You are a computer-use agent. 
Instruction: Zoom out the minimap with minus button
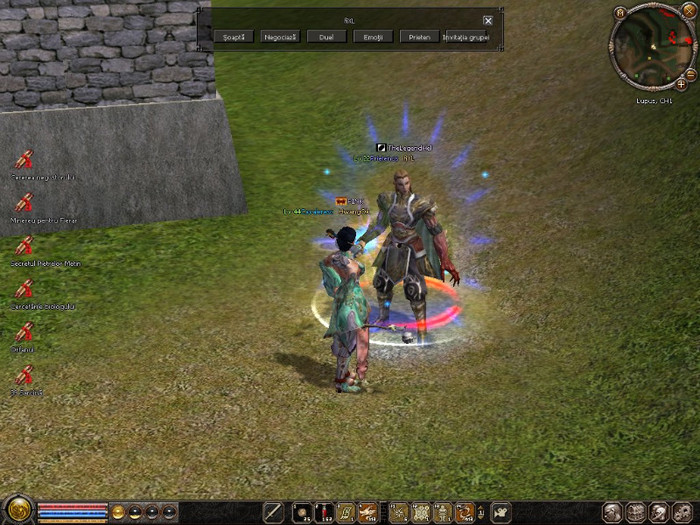[x=690, y=75]
